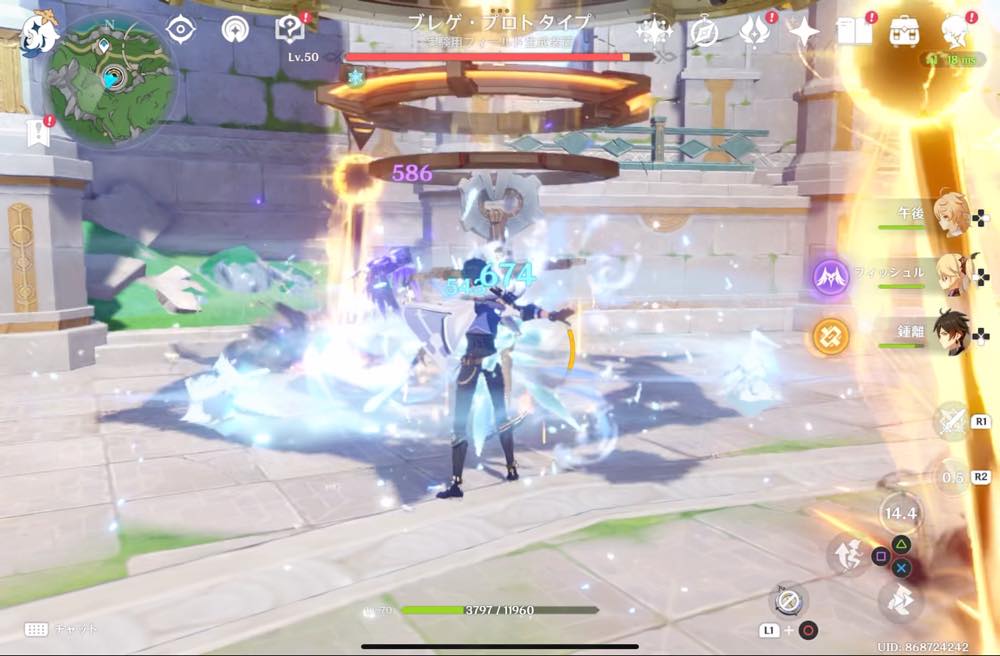This screenshot has width=1000, height=656.
Task: Open the handbook book icon
Action: tap(854, 32)
